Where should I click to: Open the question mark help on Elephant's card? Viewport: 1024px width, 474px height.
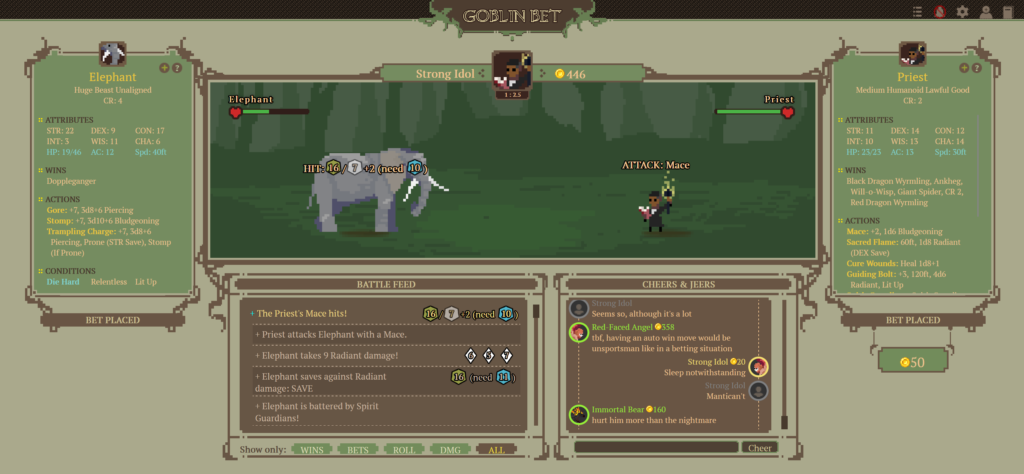pos(177,68)
